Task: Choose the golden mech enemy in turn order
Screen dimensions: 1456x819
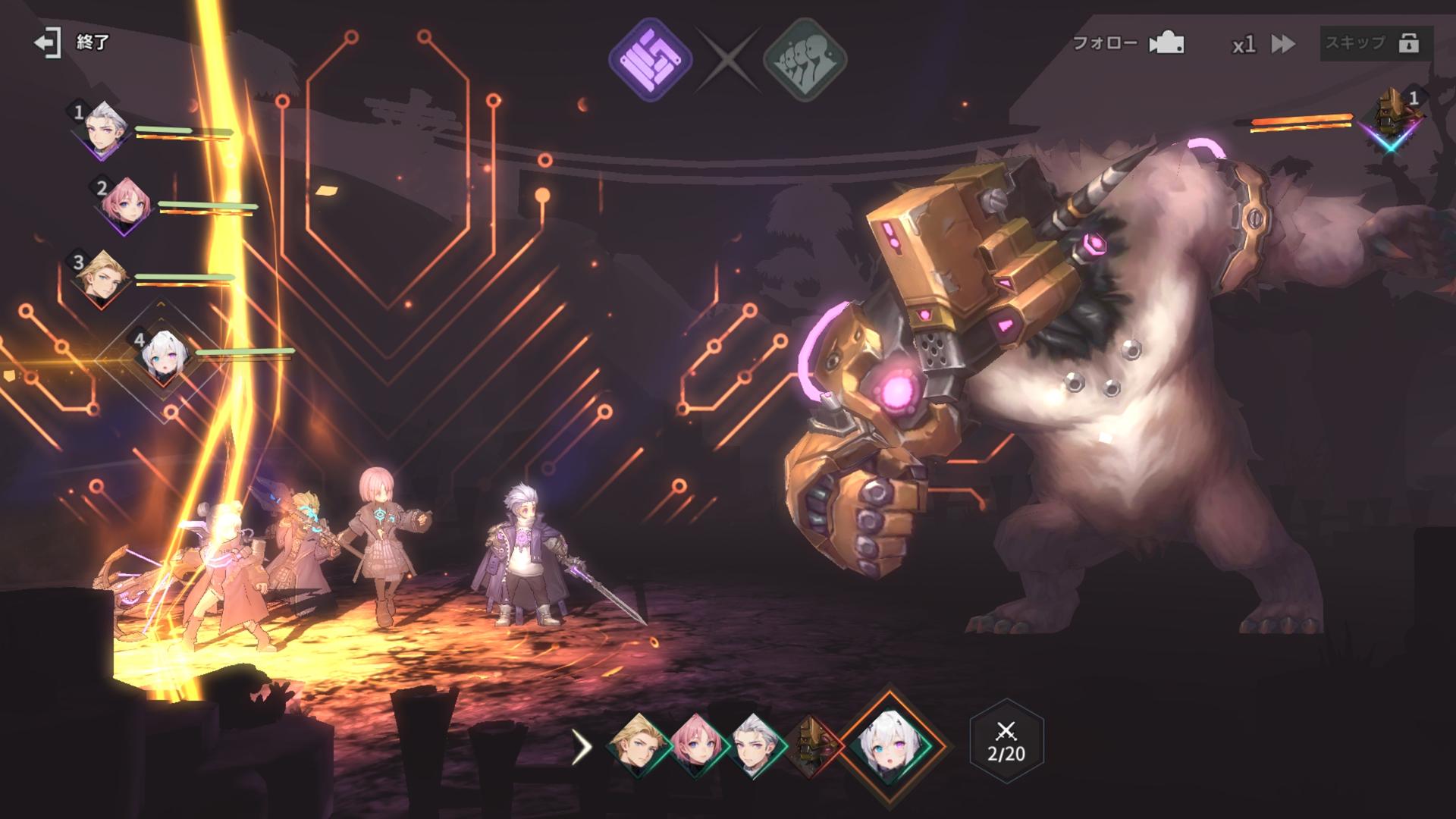Action: (811, 745)
